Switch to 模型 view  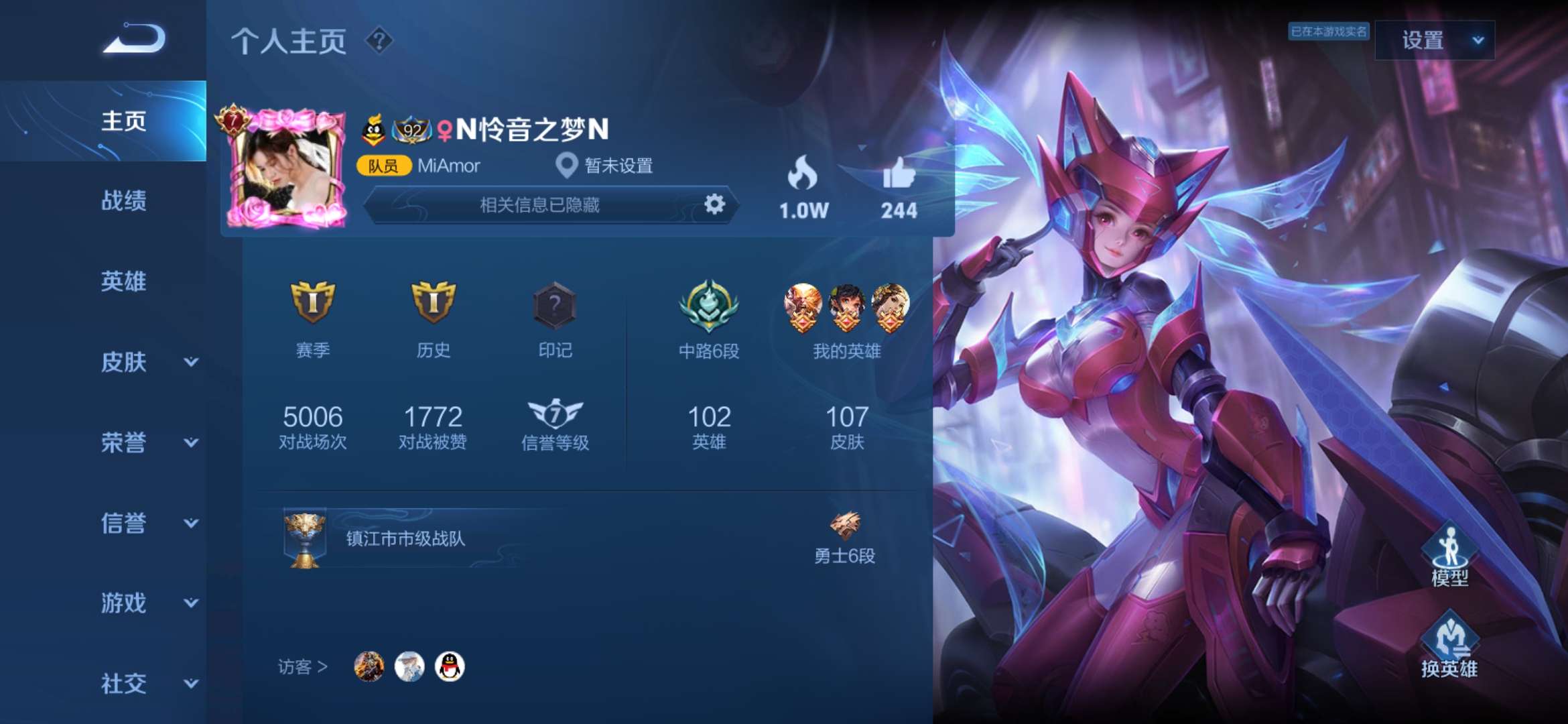tap(1449, 555)
